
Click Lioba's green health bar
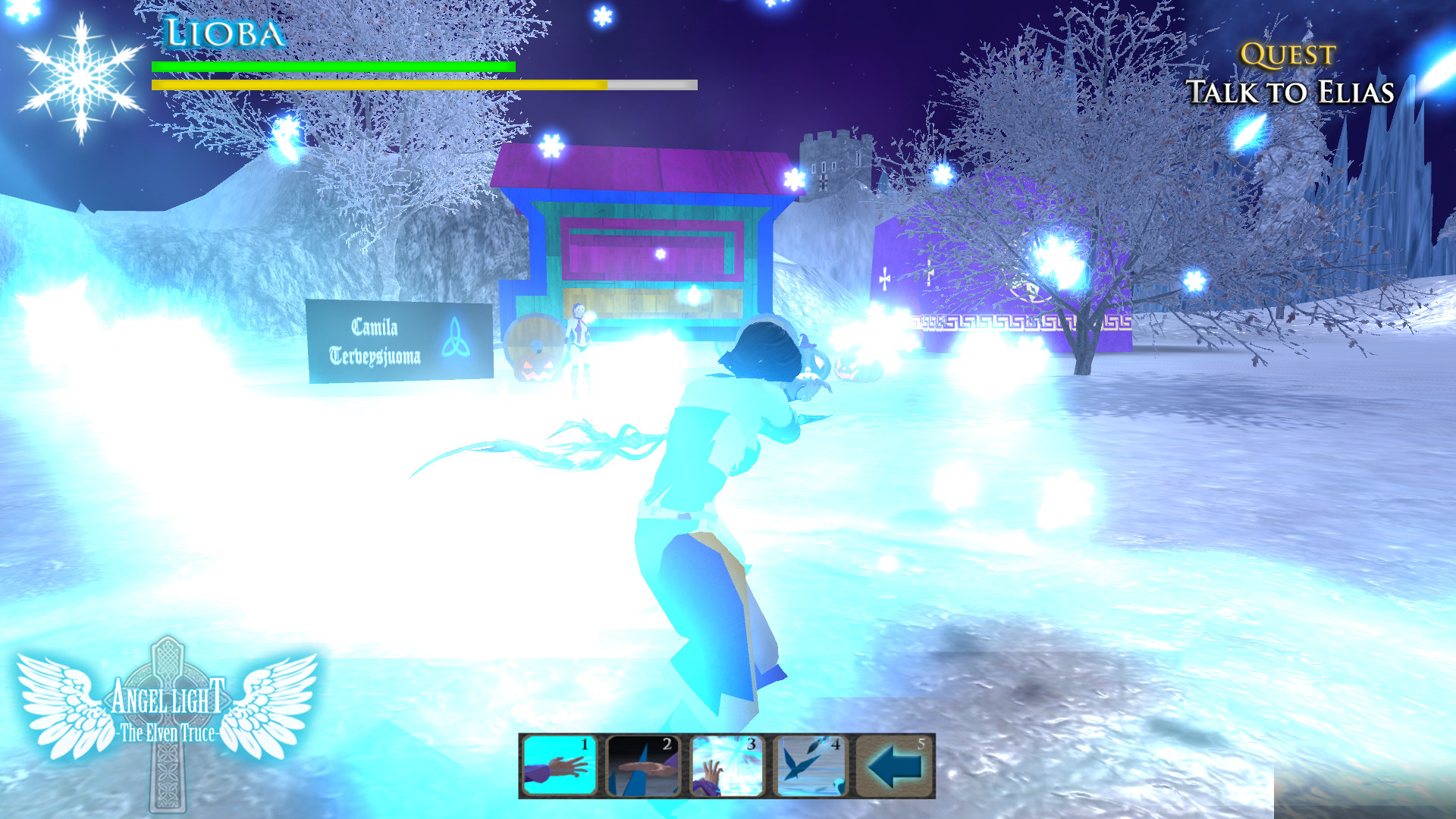[332, 67]
